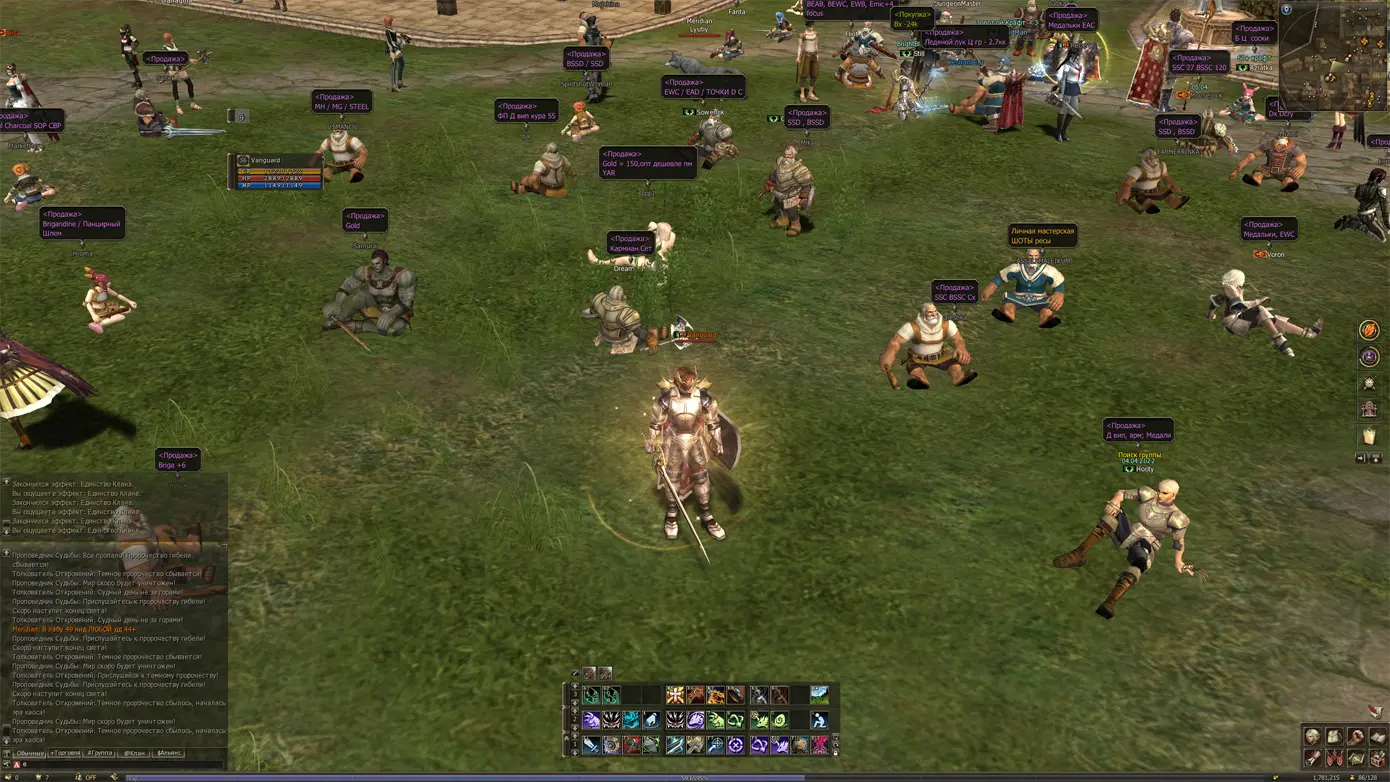This screenshot has height=782, width=1390.
Task: Open the purple orb side icon
Action: 1369,357
